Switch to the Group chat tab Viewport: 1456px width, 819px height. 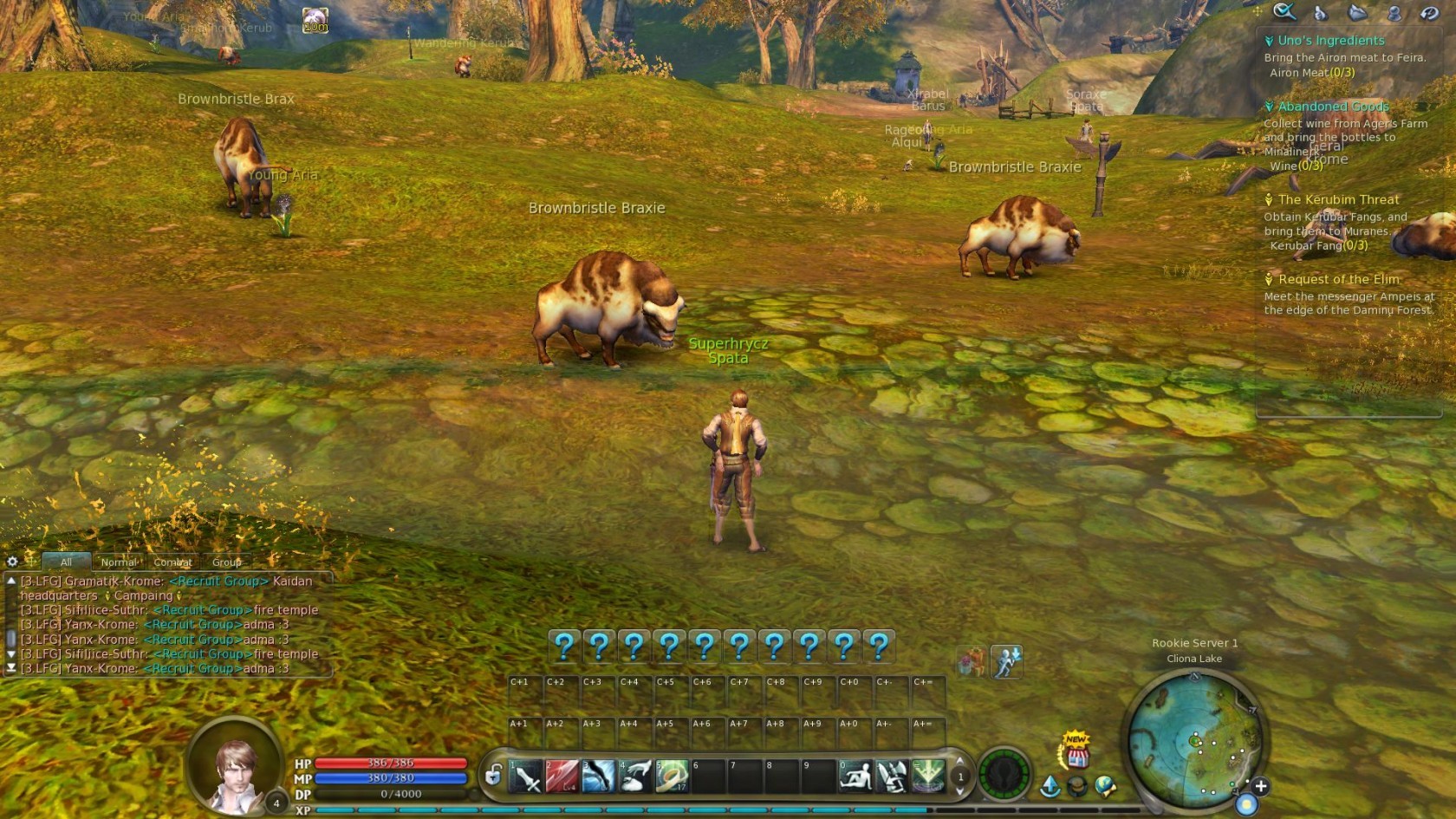click(x=226, y=562)
